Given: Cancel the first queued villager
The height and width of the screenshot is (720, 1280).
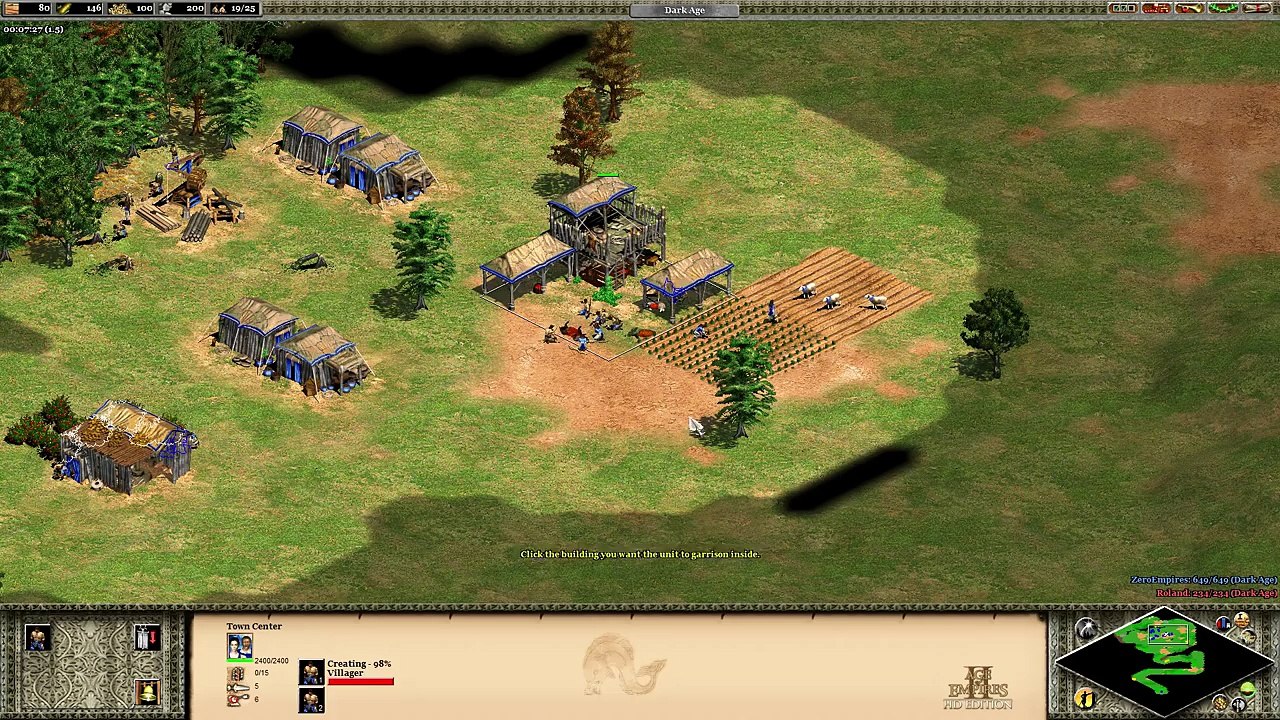Looking at the screenshot, I should (311, 672).
